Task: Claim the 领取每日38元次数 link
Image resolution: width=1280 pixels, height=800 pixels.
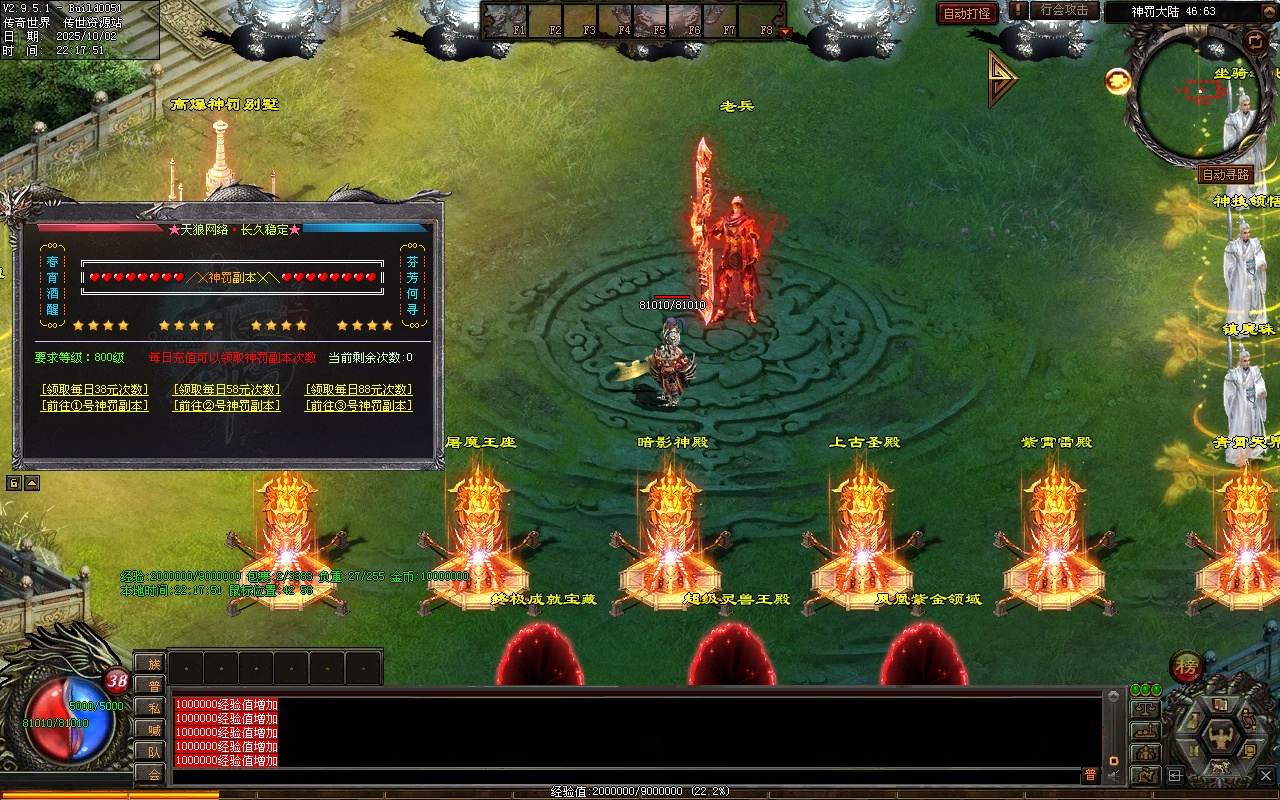Action: 95,389
